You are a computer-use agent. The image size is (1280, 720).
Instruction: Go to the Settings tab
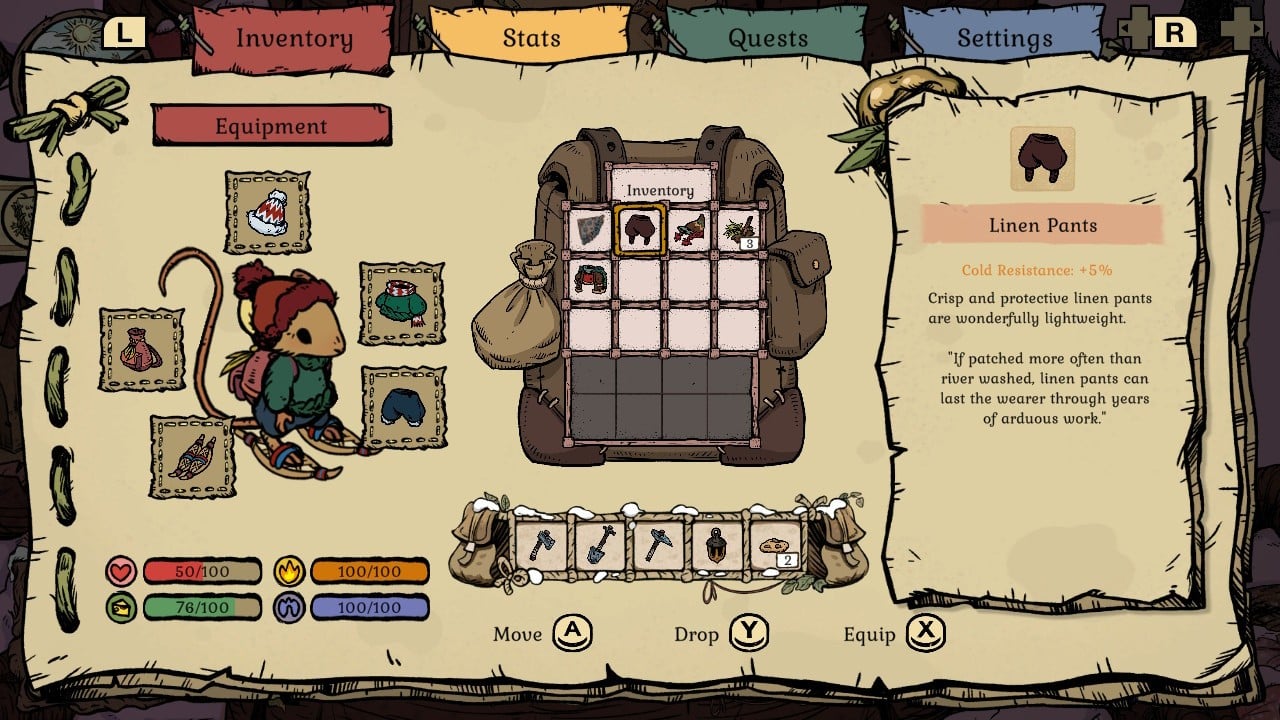click(1004, 38)
